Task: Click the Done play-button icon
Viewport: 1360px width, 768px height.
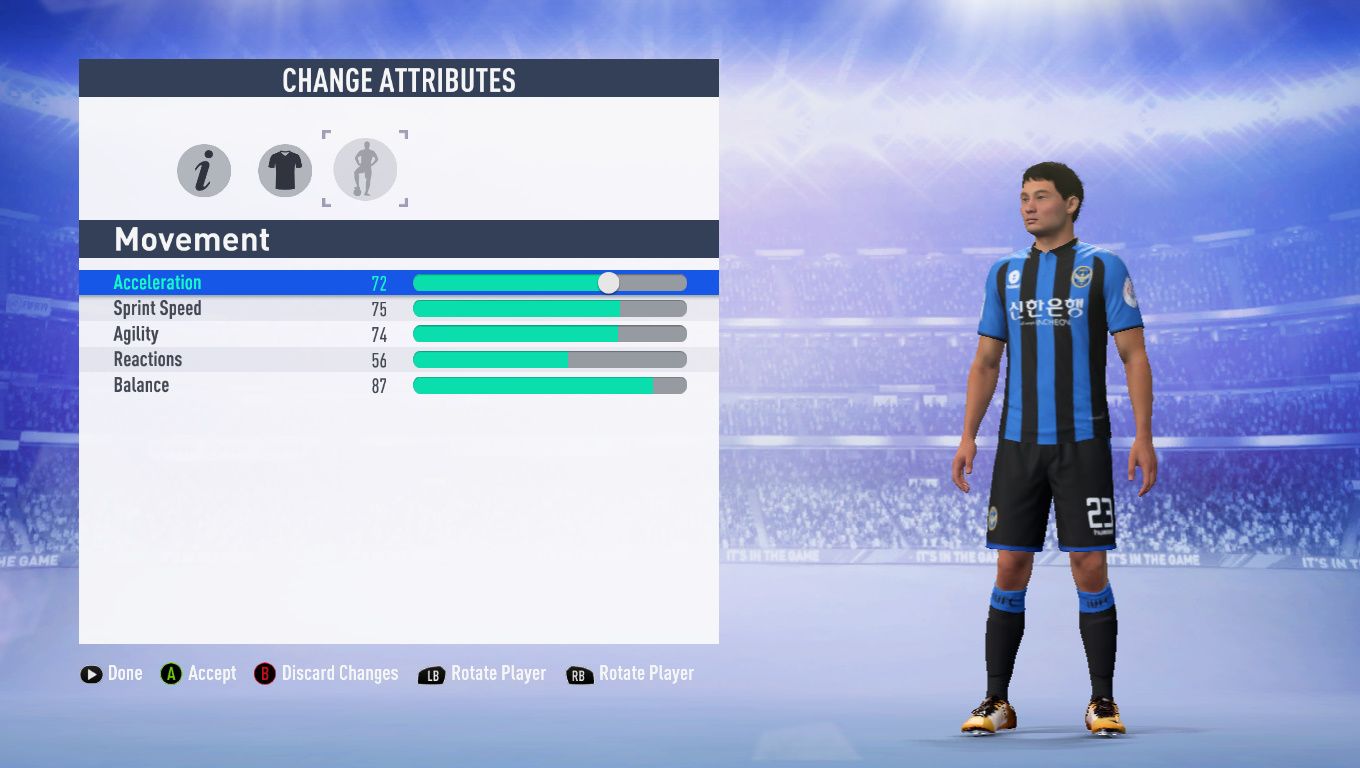Action: [91, 673]
